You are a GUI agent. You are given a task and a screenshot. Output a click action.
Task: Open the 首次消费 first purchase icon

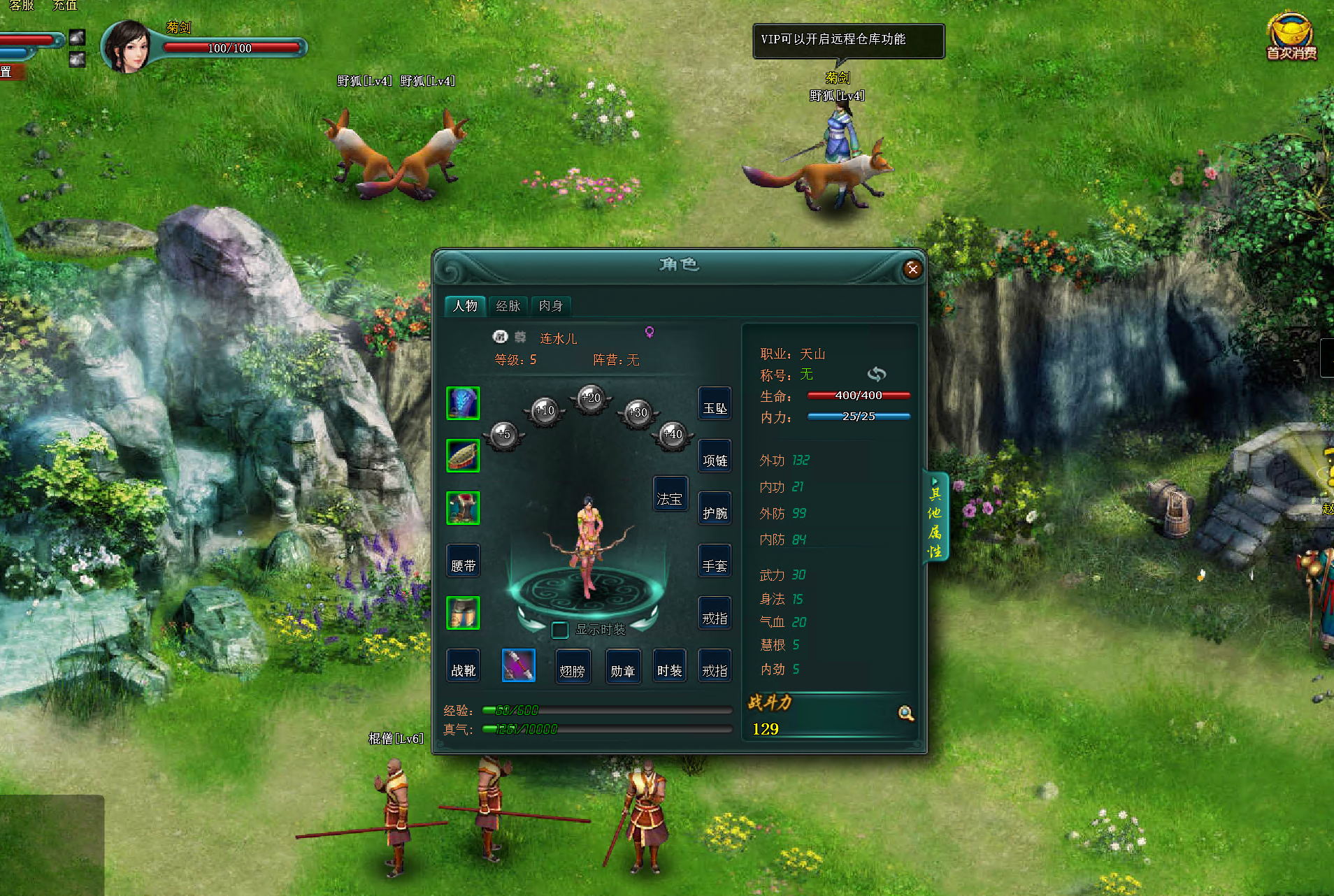[x=1291, y=37]
